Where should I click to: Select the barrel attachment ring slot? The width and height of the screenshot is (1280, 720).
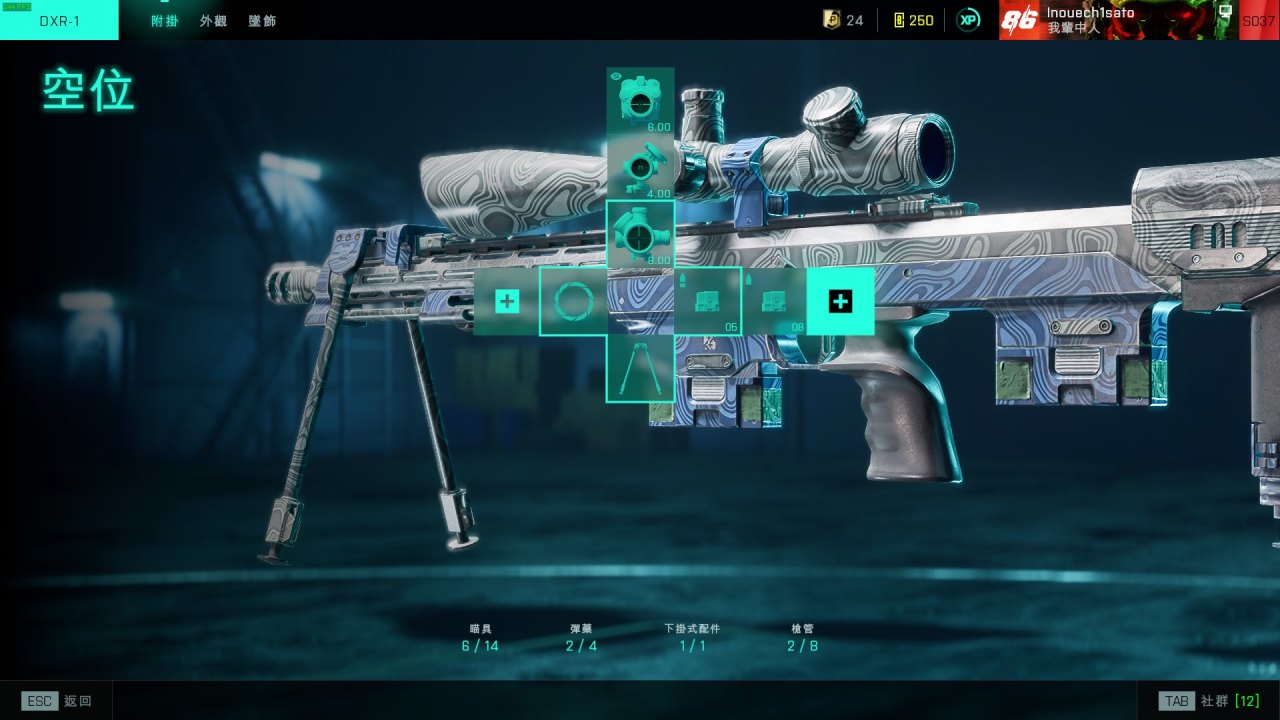574,301
